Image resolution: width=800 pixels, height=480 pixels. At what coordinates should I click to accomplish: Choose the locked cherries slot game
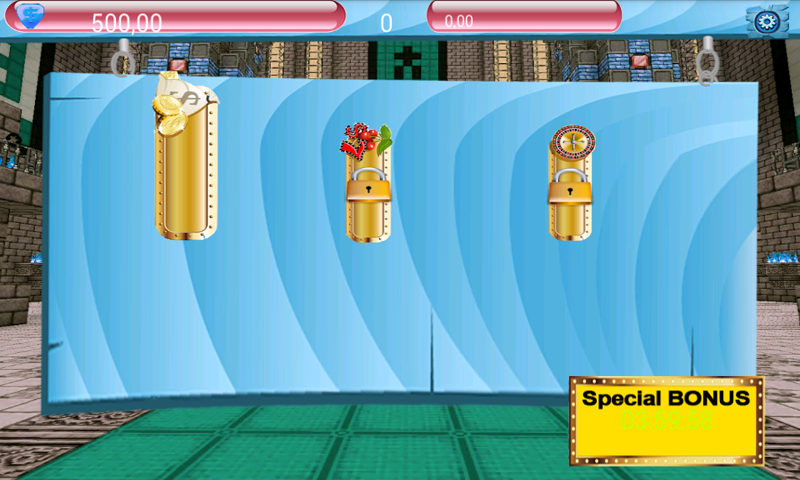pos(368,185)
